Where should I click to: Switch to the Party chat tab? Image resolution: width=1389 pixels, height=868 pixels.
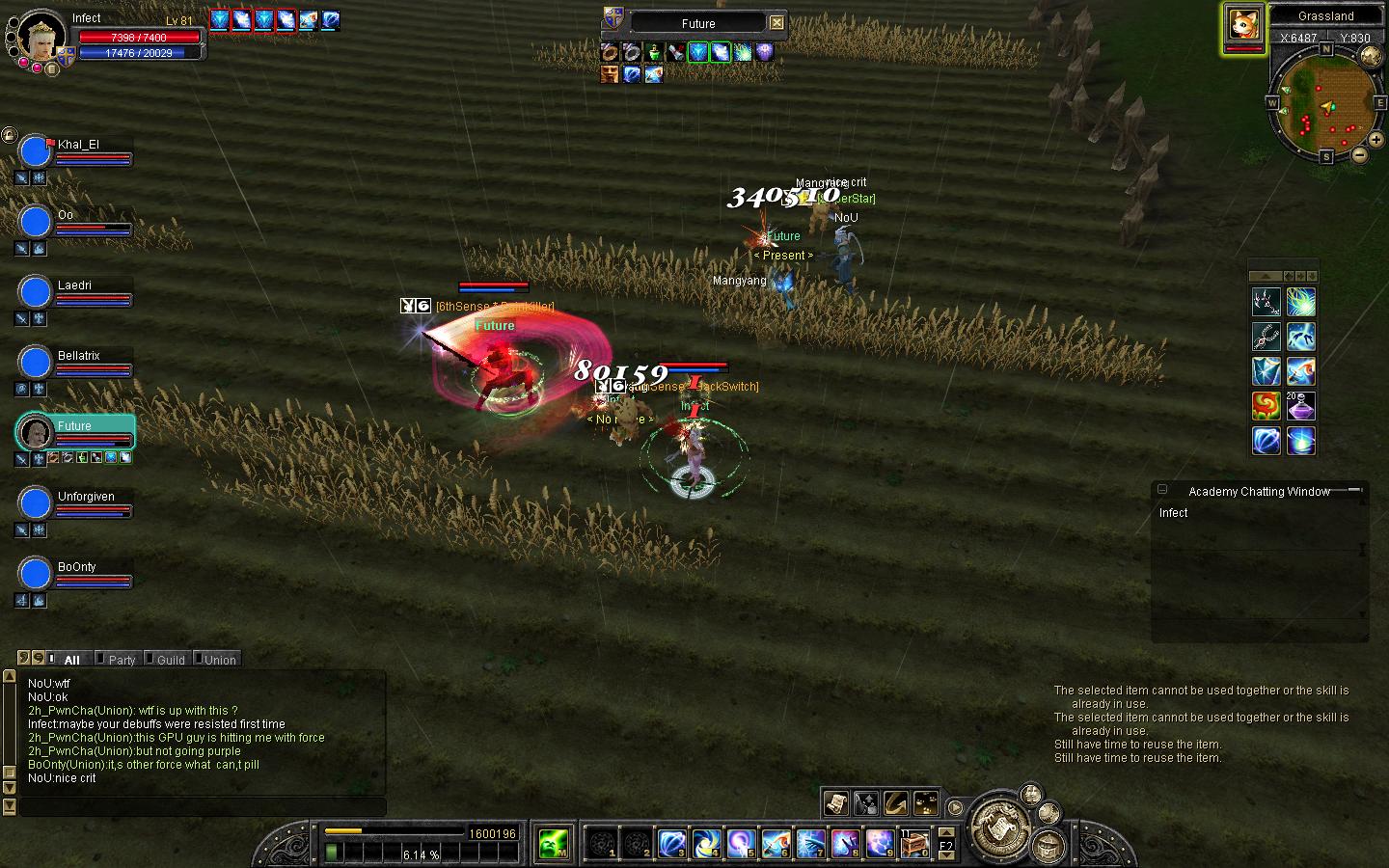[x=122, y=660]
